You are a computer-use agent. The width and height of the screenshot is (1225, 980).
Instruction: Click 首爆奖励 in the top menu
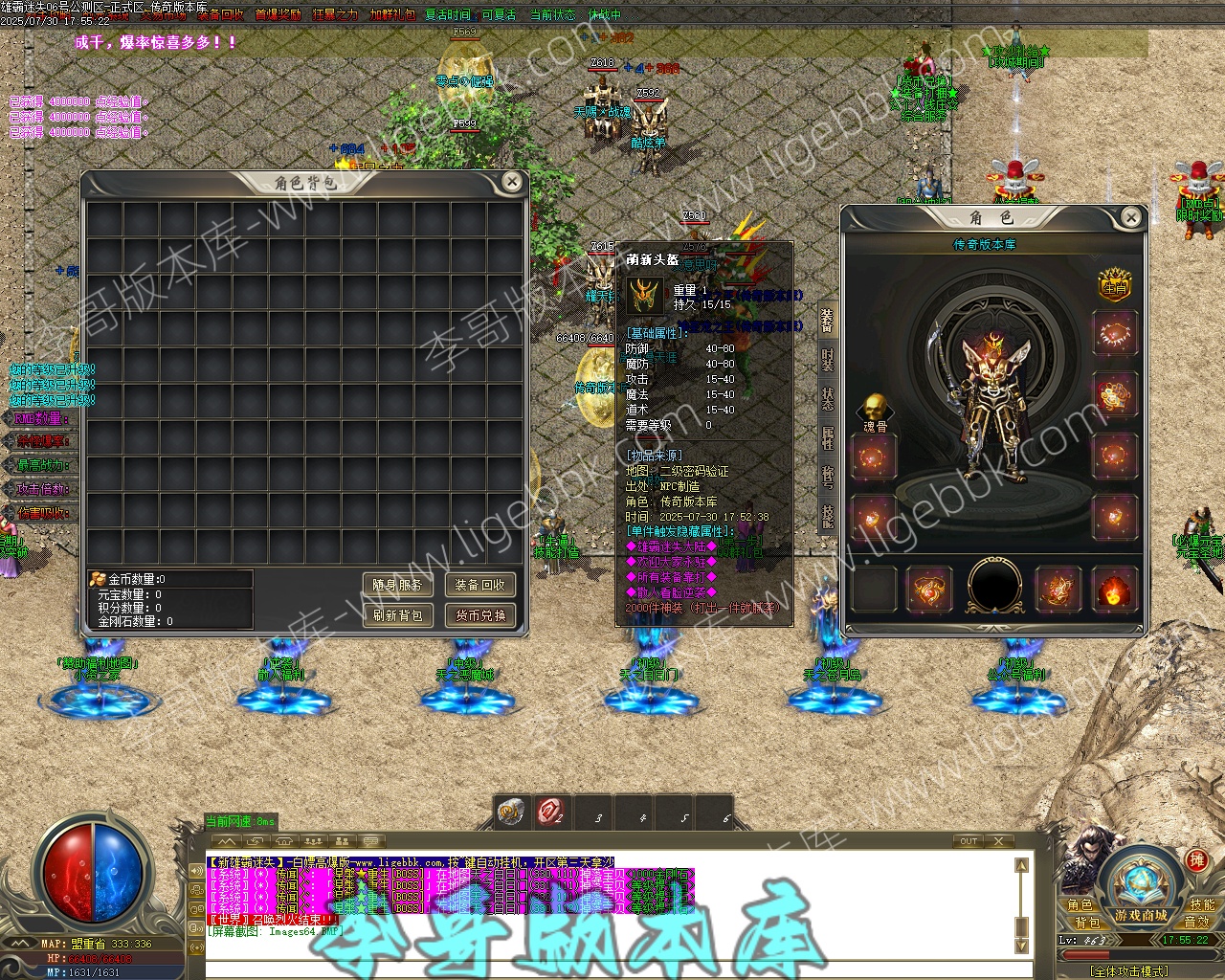pos(278,15)
